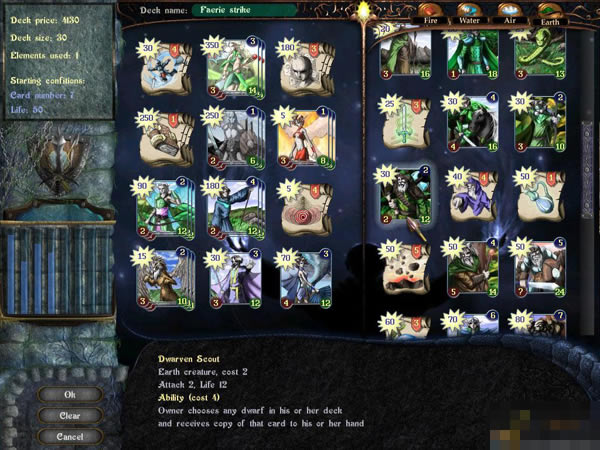
Task: Select the cracked rock scroll card
Action: [x=406, y=269]
